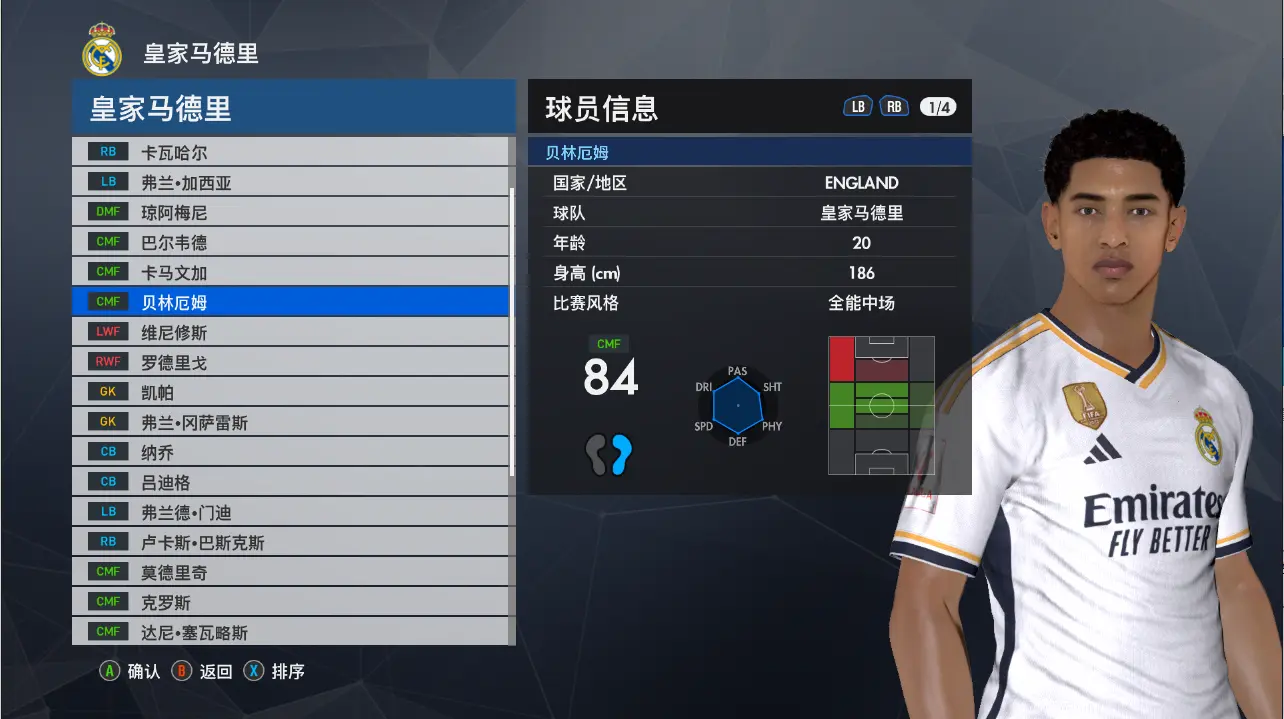
Task: Click the player list scrollbar
Action: (513, 330)
